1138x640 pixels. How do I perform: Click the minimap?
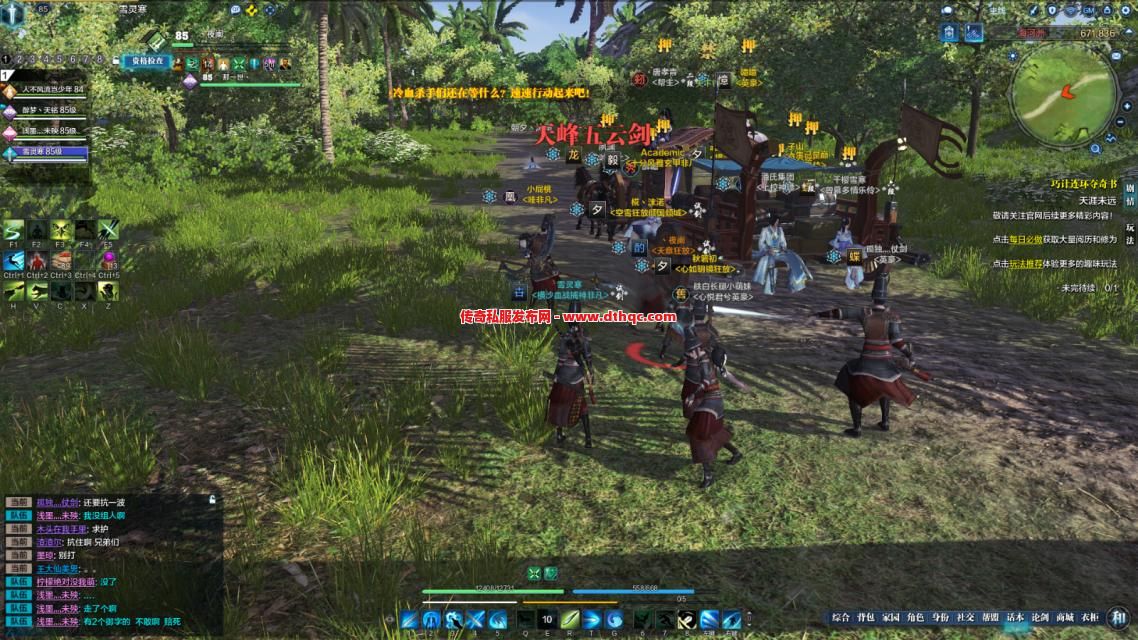point(1064,93)
